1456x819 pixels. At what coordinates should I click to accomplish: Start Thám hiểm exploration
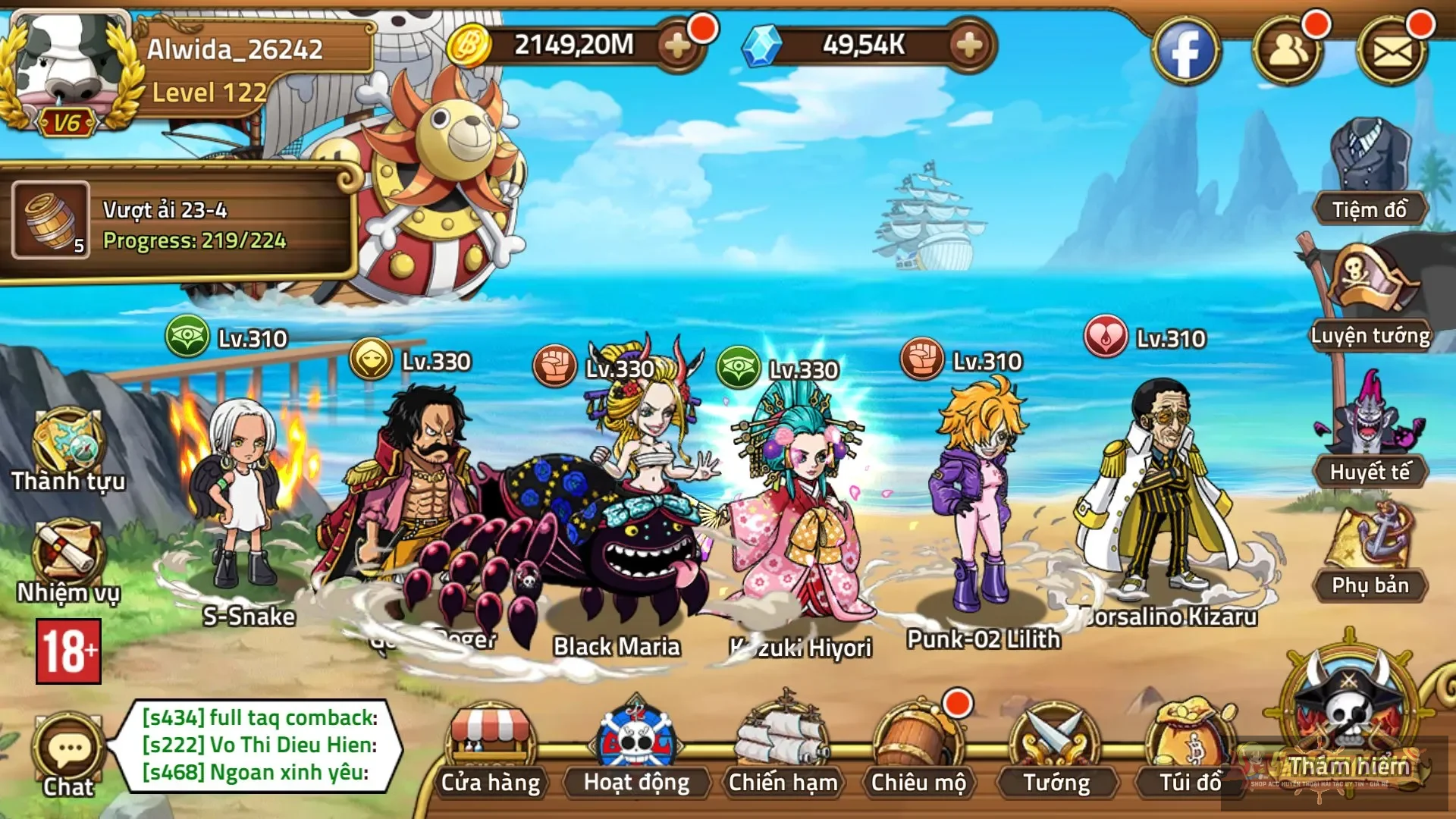click(1350, 720)
